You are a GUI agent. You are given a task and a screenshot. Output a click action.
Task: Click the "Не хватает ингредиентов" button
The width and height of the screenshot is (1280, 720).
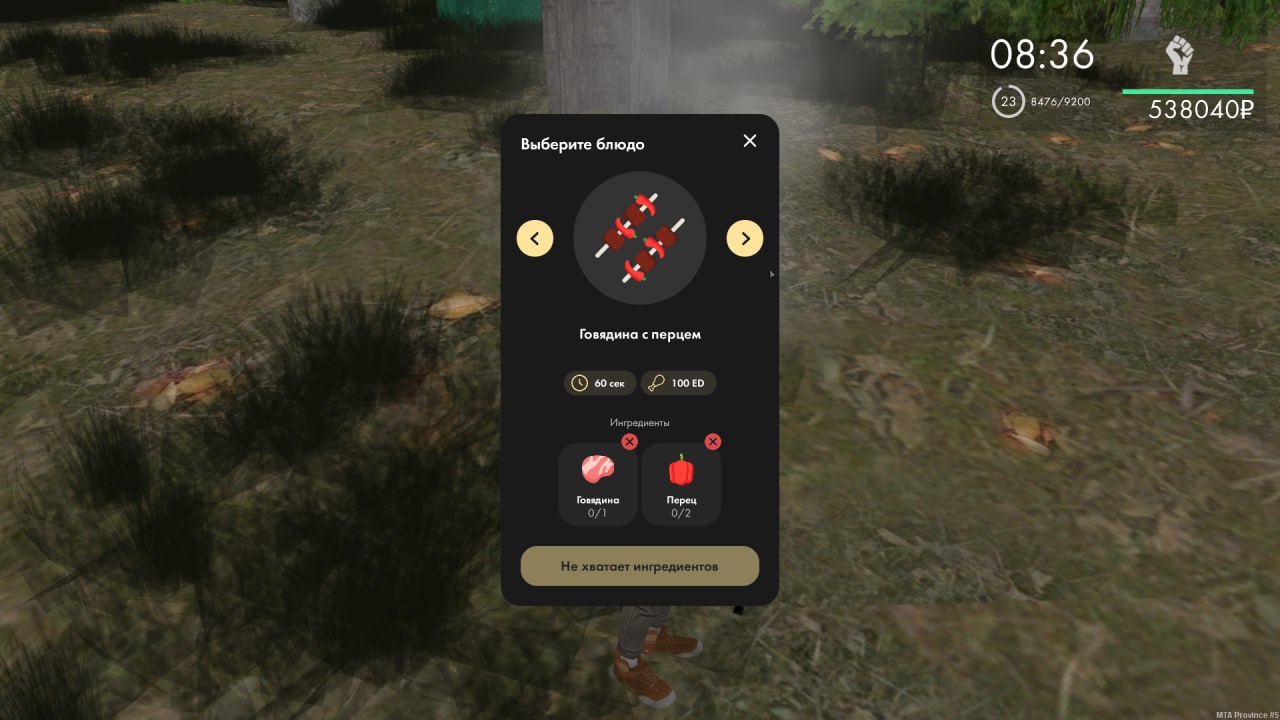pos(640,566)
